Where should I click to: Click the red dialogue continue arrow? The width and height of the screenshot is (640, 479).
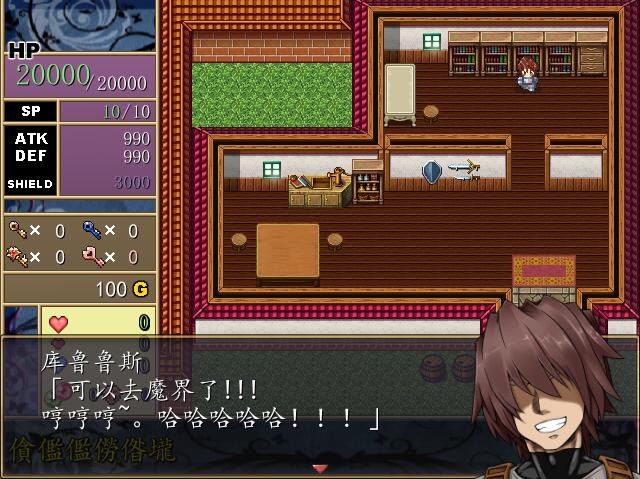coord(320,468)
